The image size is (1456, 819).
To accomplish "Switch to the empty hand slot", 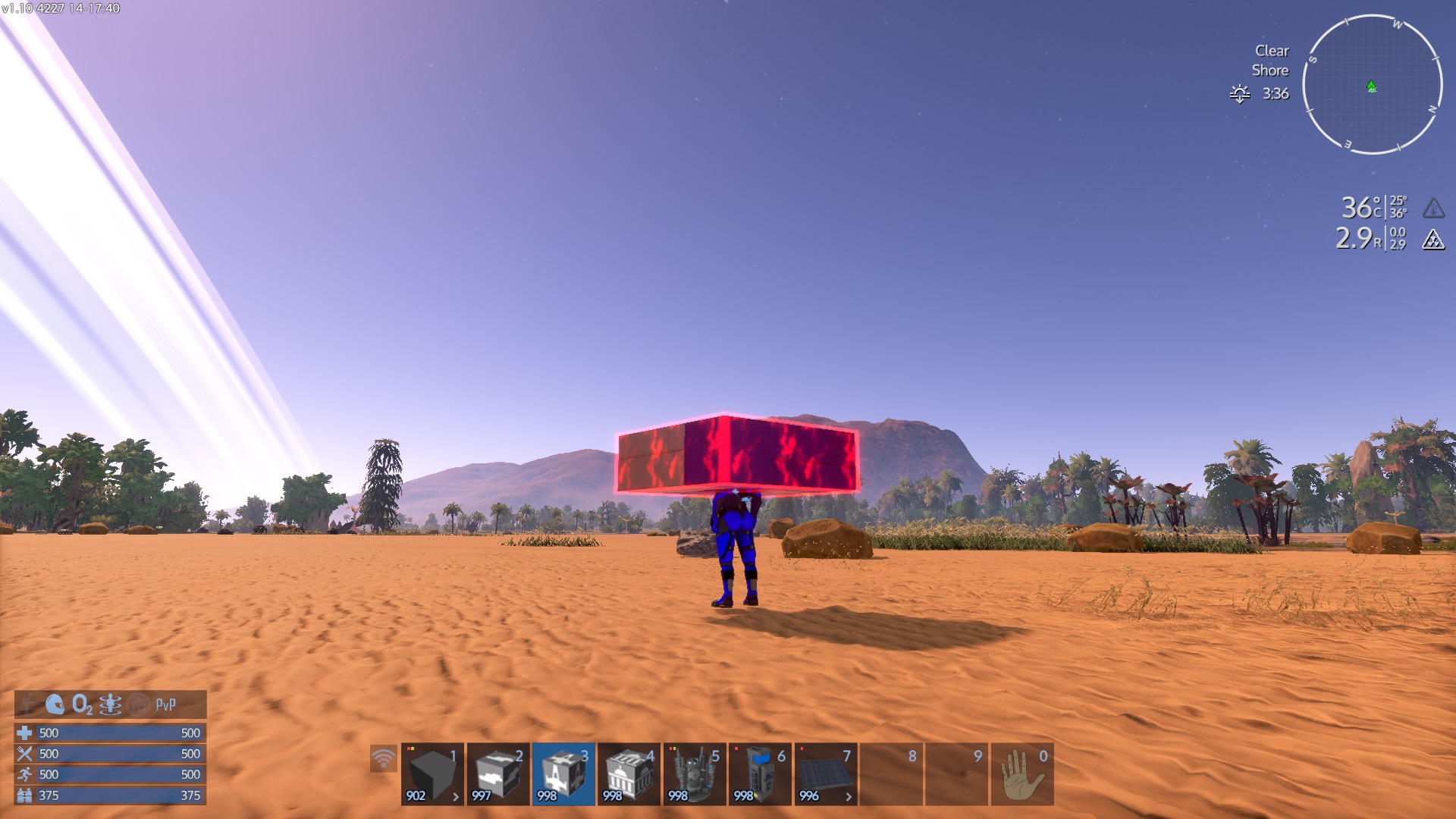I will 1021,774.
